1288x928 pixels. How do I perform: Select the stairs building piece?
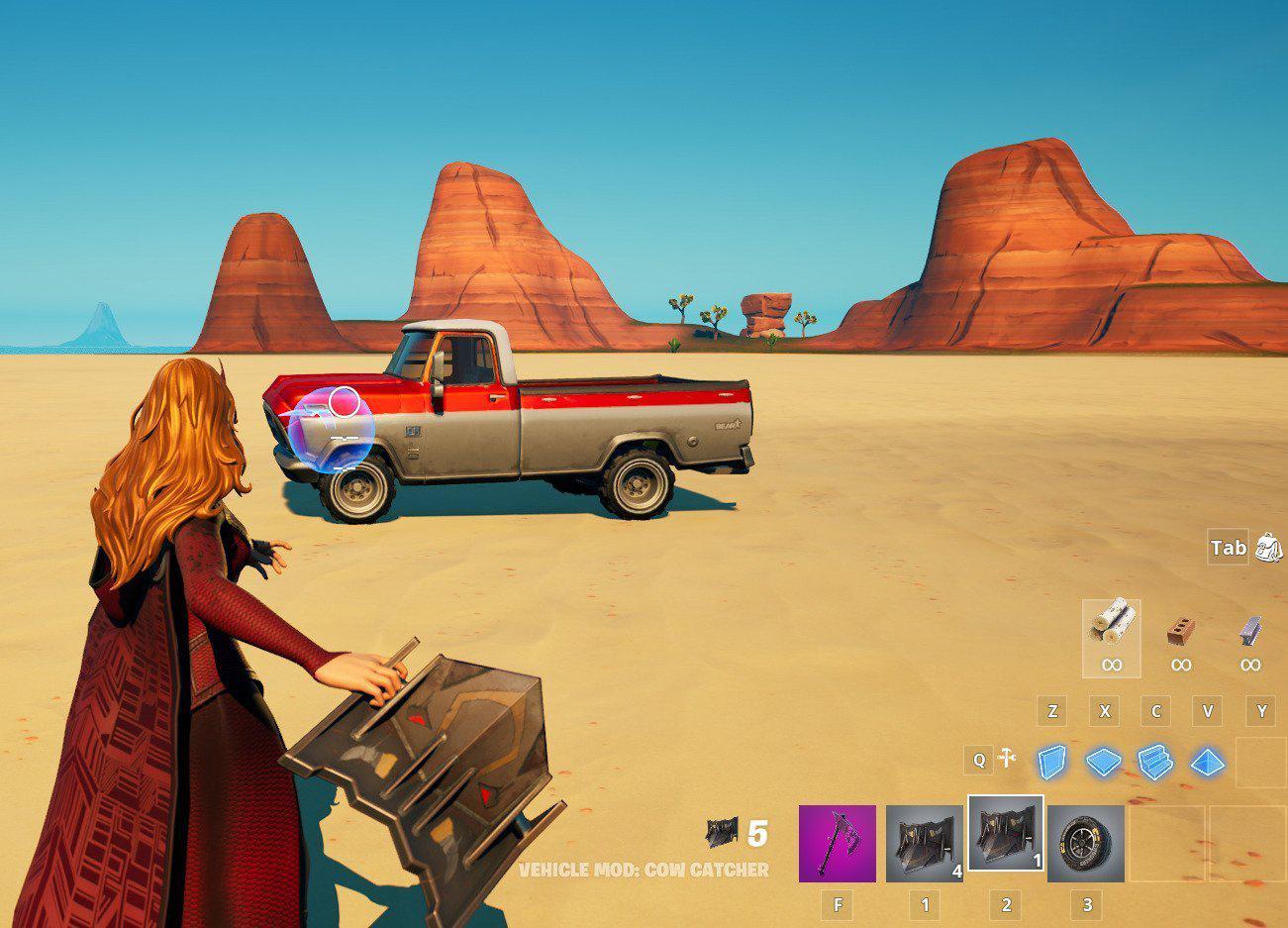coord(1155,763)
